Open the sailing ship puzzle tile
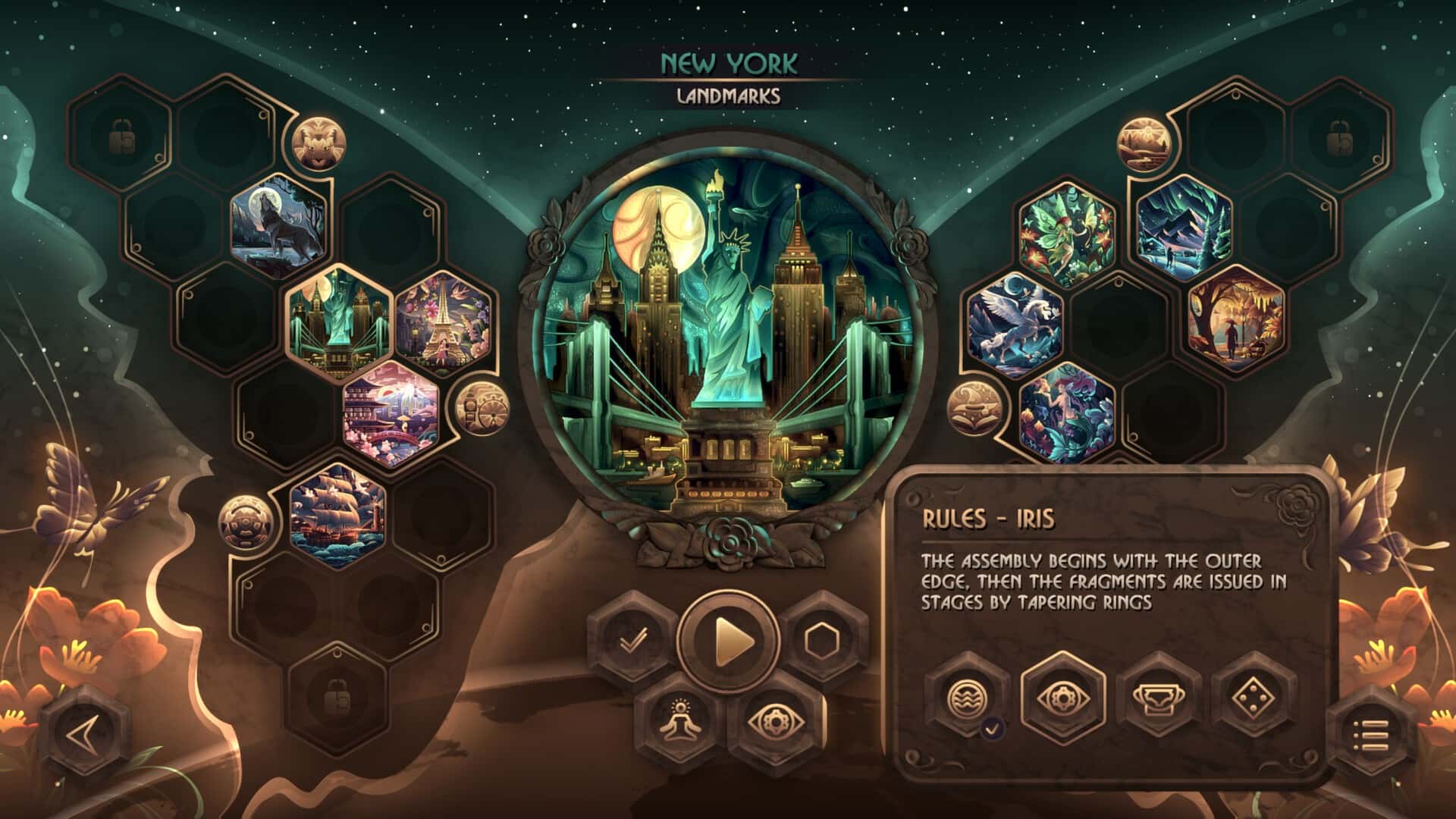1456x819 pixels. point(338,515)
